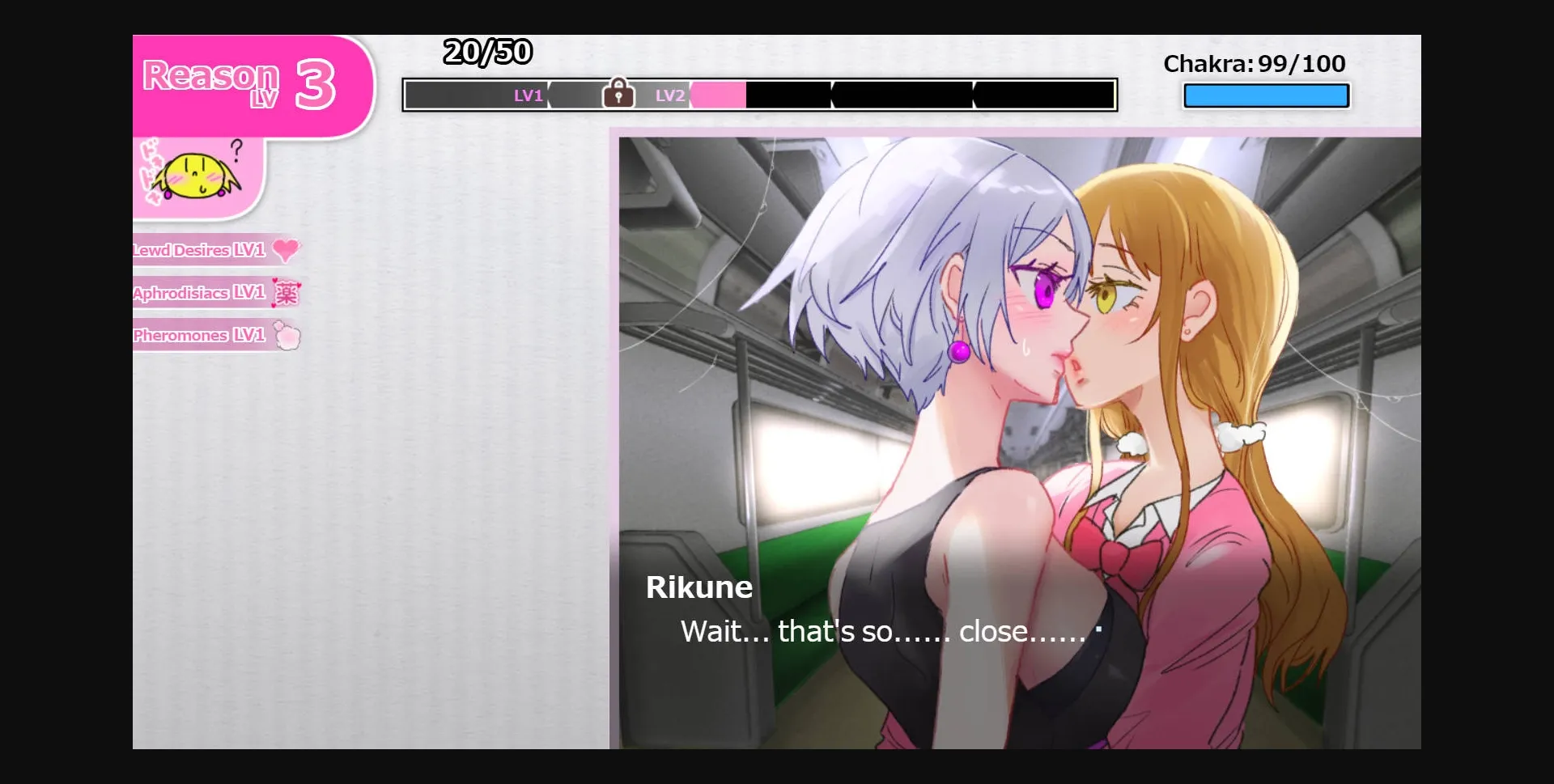
Task: Click the question mark above the mascot
Action: (x=236, y=149)
